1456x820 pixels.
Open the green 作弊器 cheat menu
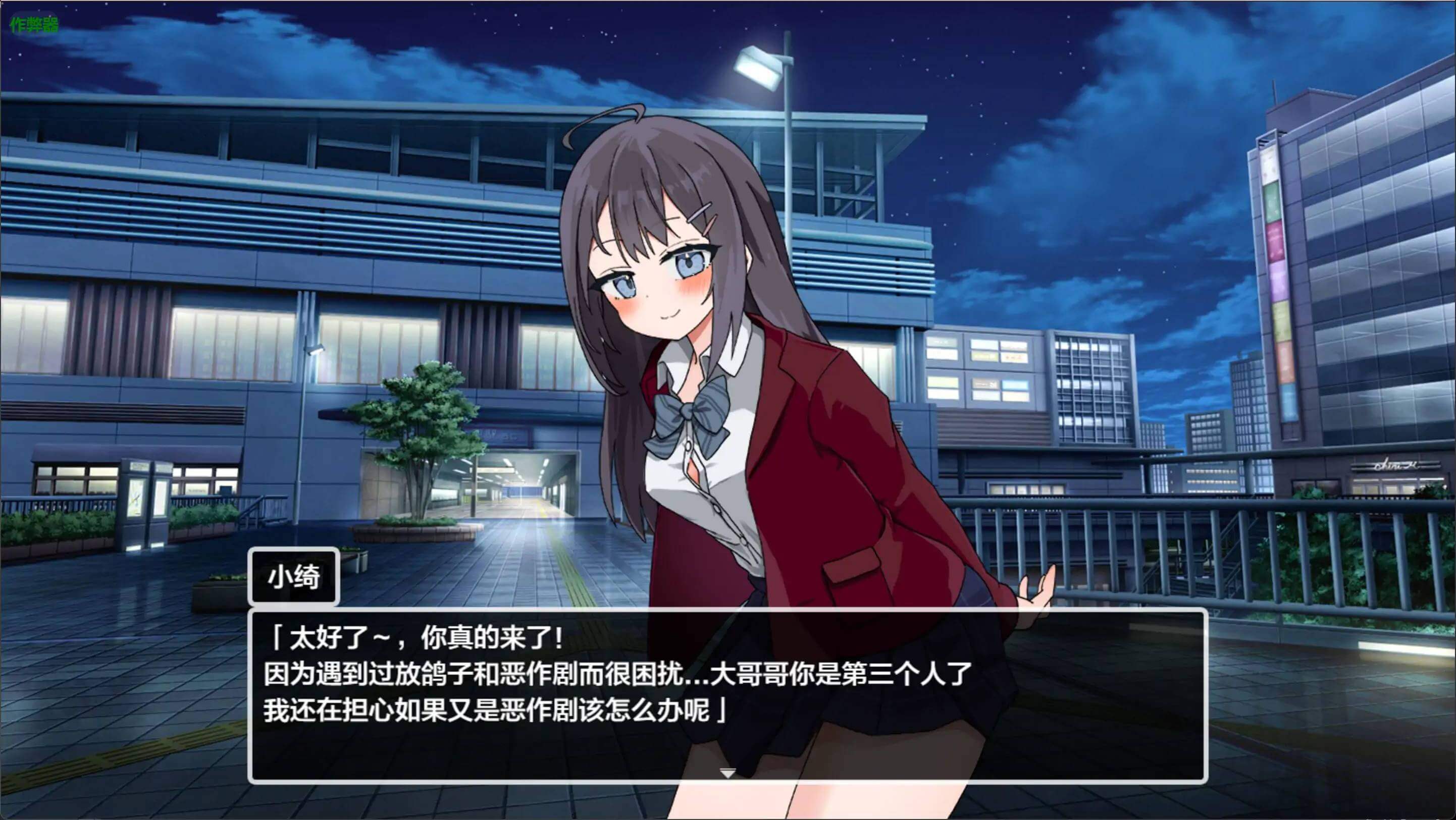34,24
